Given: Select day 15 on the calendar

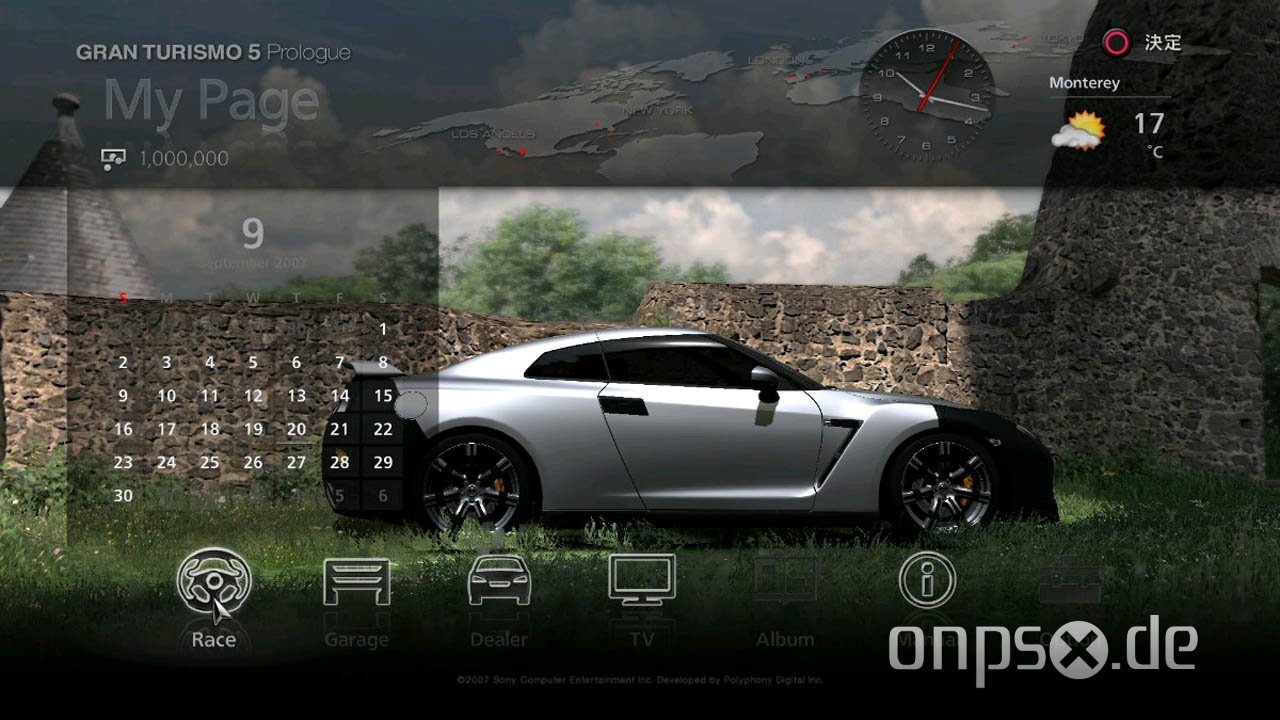Looking at the screenshot, I should [382, 395].
